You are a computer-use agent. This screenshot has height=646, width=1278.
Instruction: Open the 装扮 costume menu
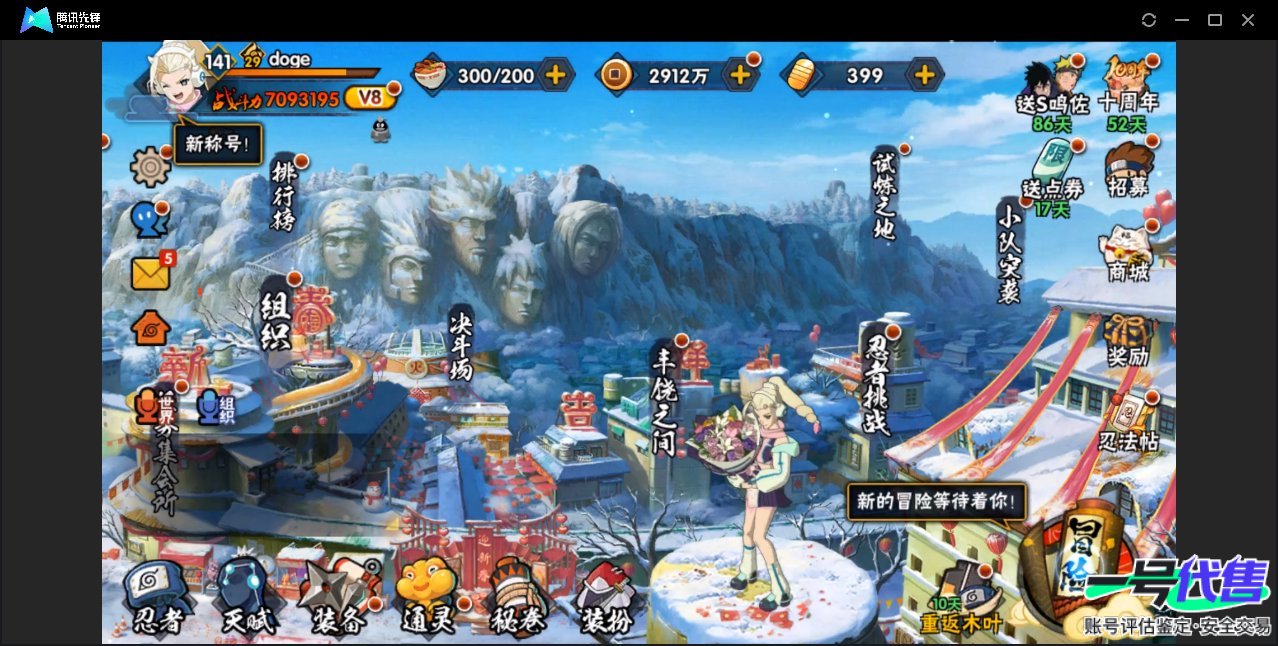pyautogui.click(x=607, y=598)
